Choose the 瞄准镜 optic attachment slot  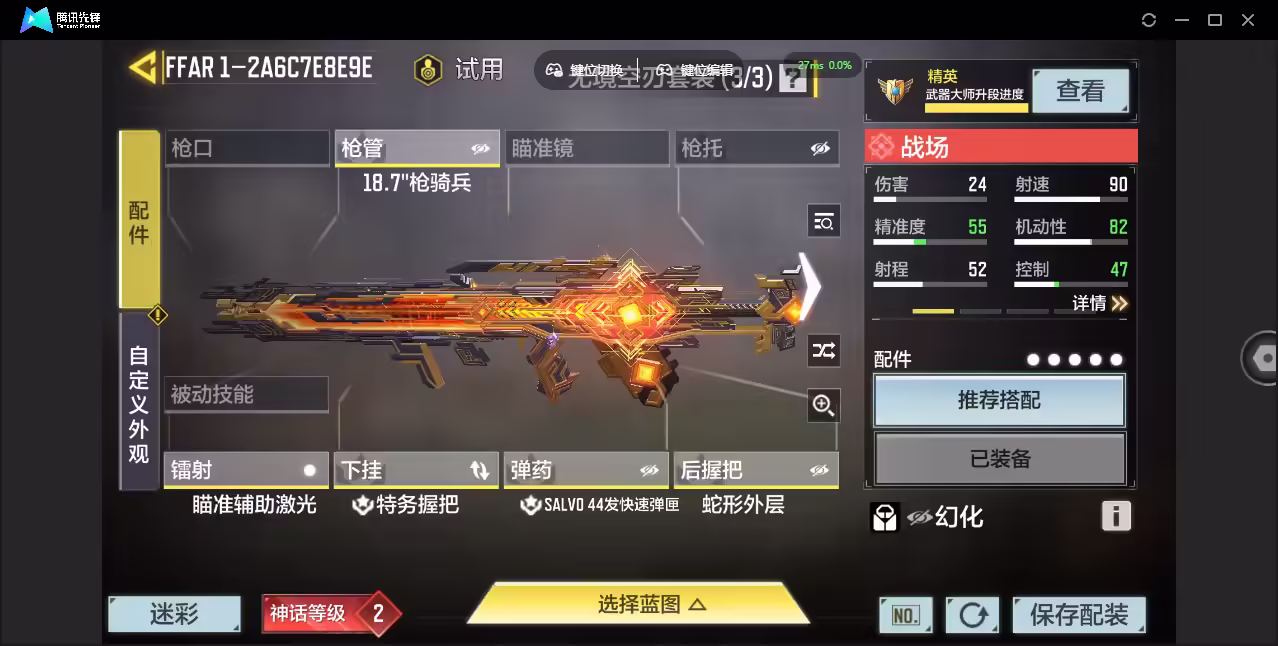[587, 148]
